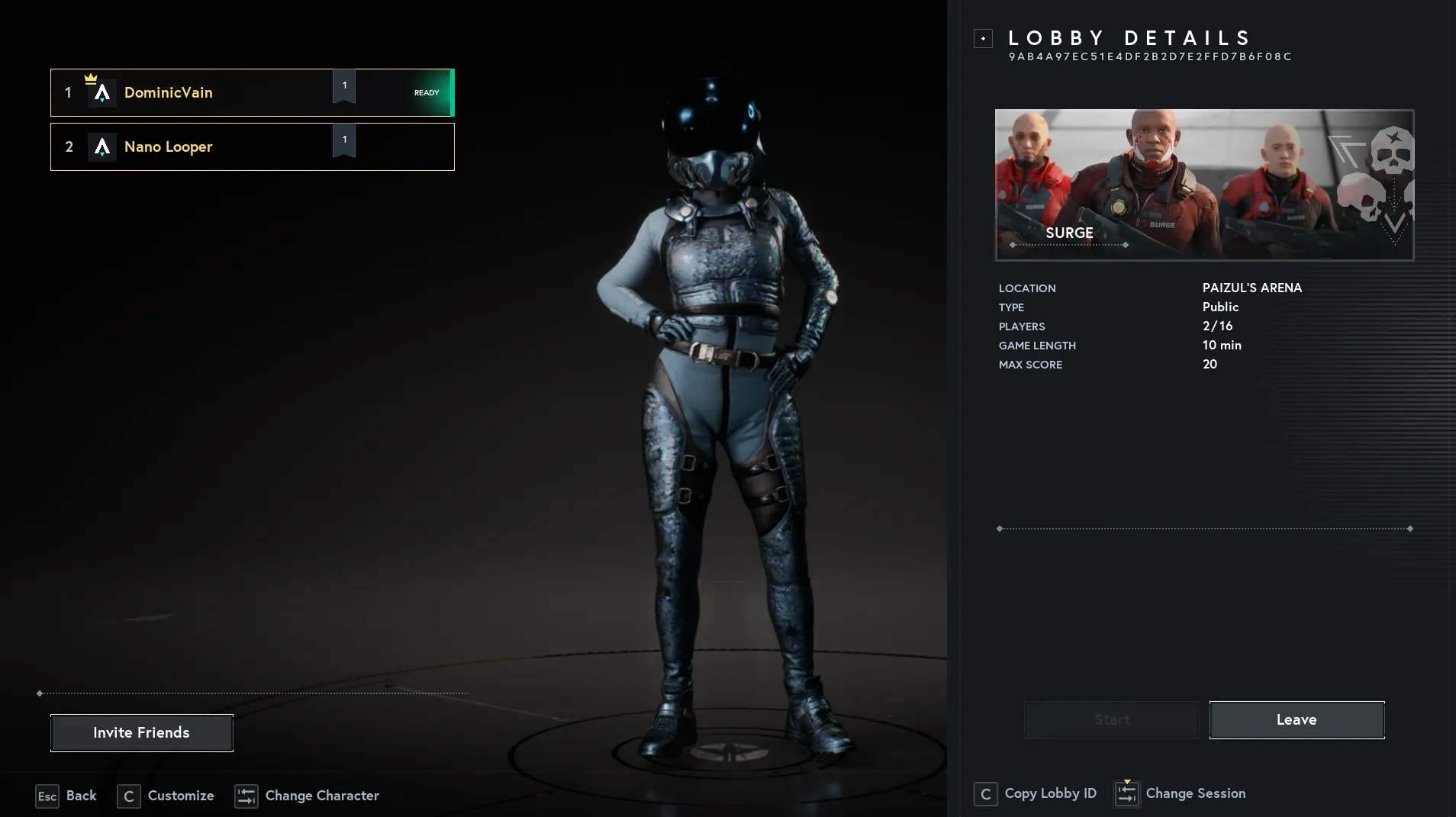
Task: Go Back to the previous screen
Action: [66, 796]
